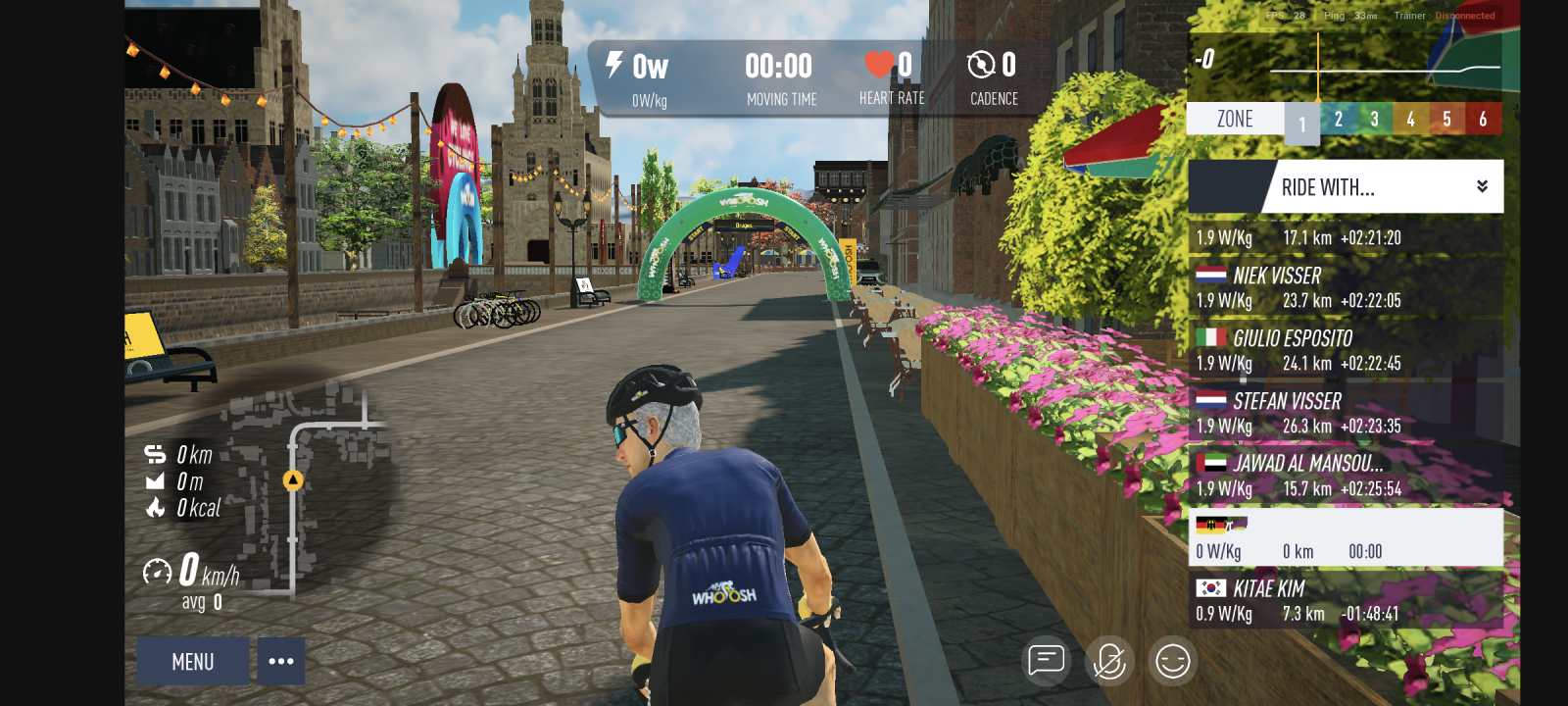Click the heart rate heart icon
Screen dimensions: 1568x706
pos(877,64)
